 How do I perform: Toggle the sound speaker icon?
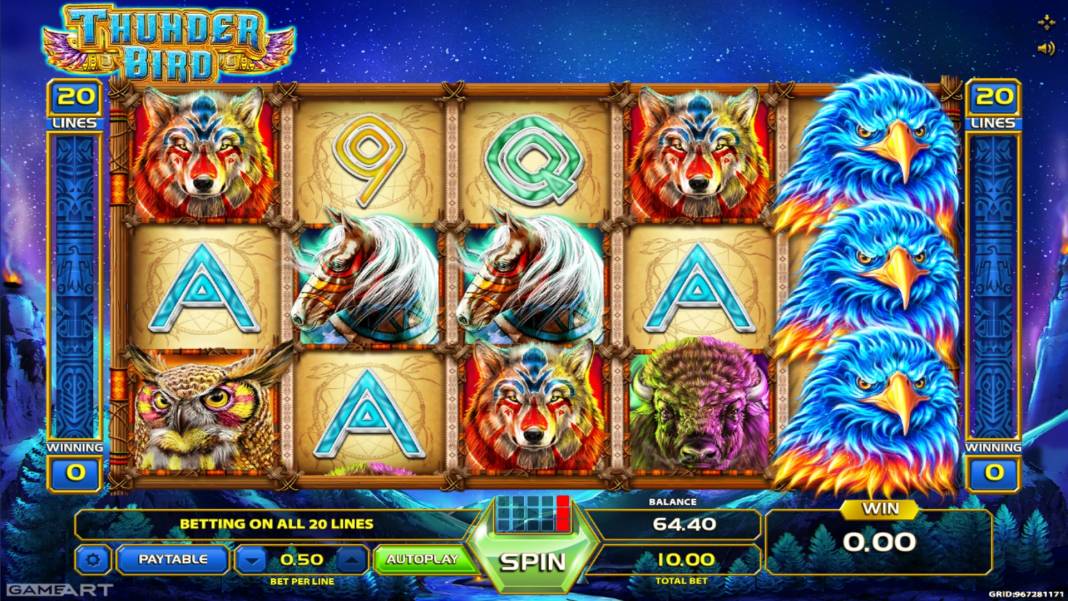tap(1046, 48)
